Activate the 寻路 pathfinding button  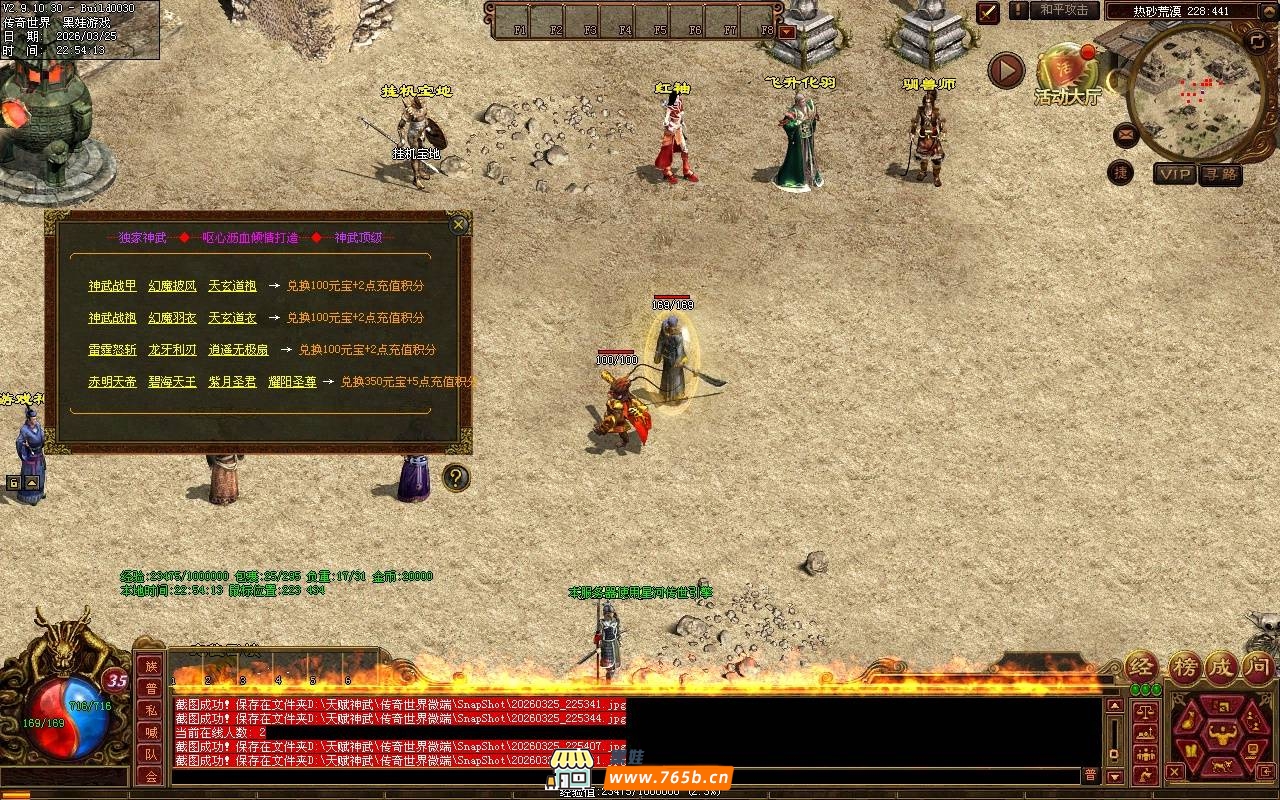click(1219, 174)
